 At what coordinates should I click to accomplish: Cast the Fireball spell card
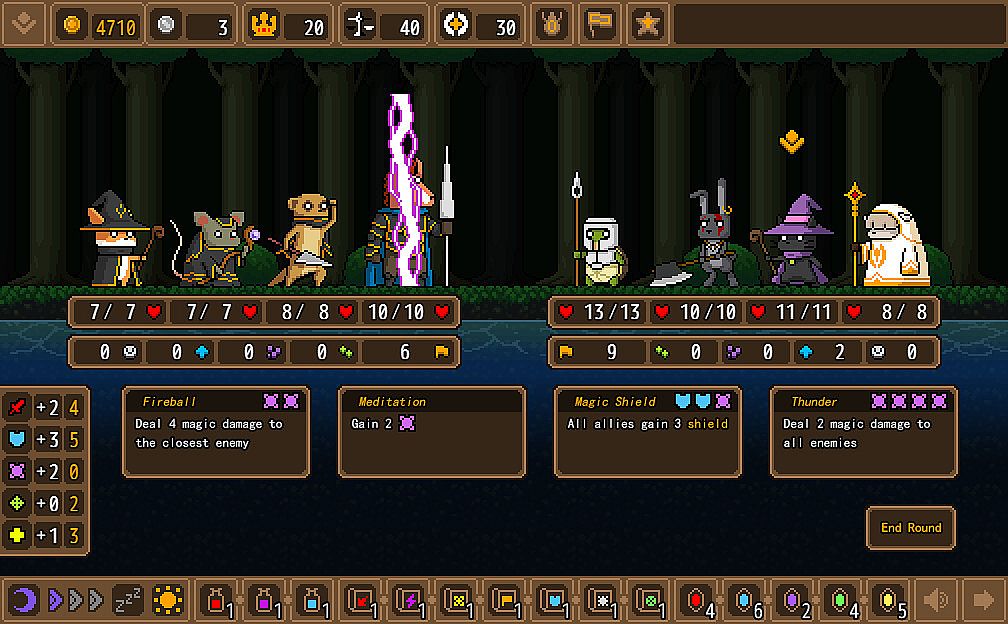[216, 432]
